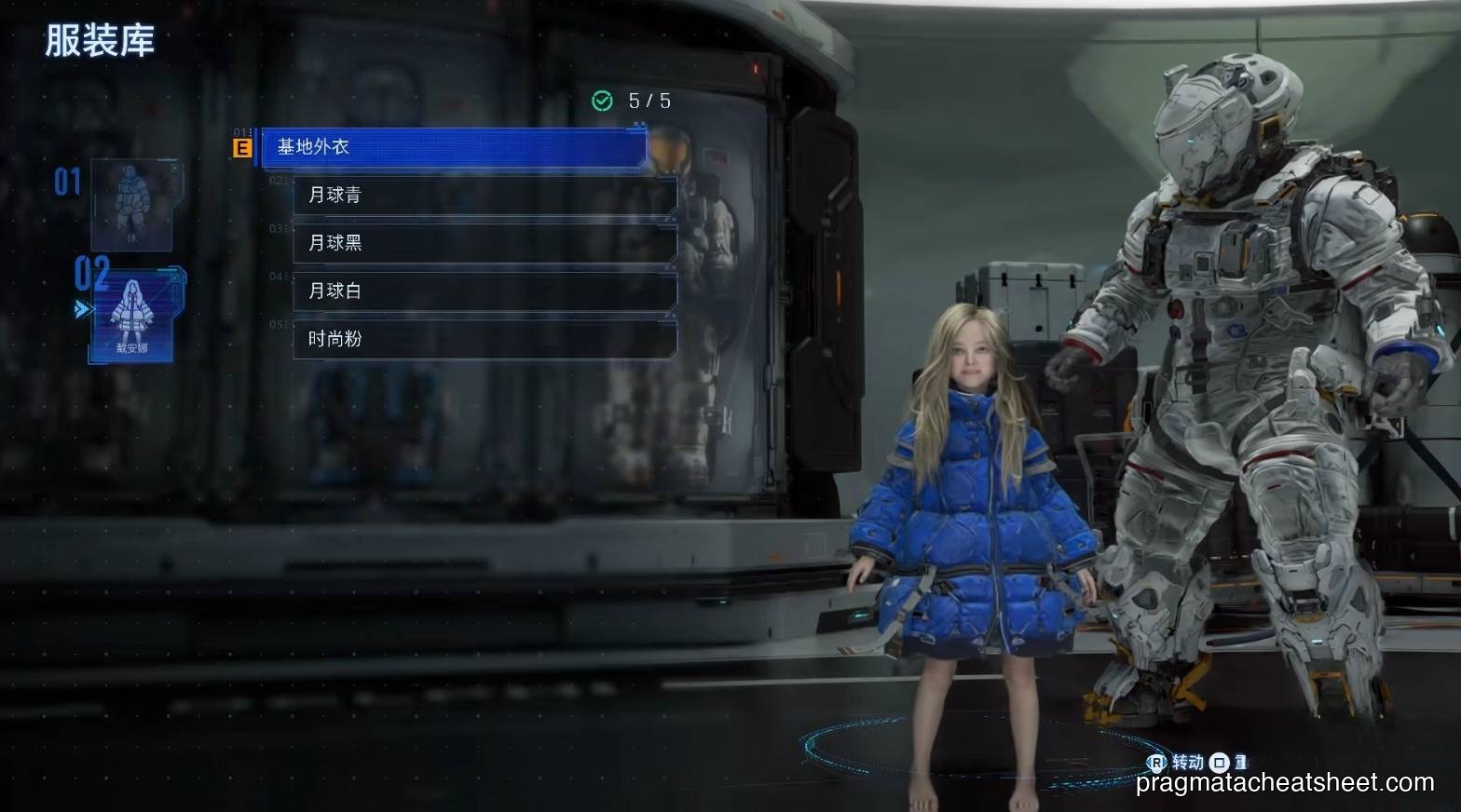
Task: Pick the 月球黑 outfit option
Action: tap(484, 244)
